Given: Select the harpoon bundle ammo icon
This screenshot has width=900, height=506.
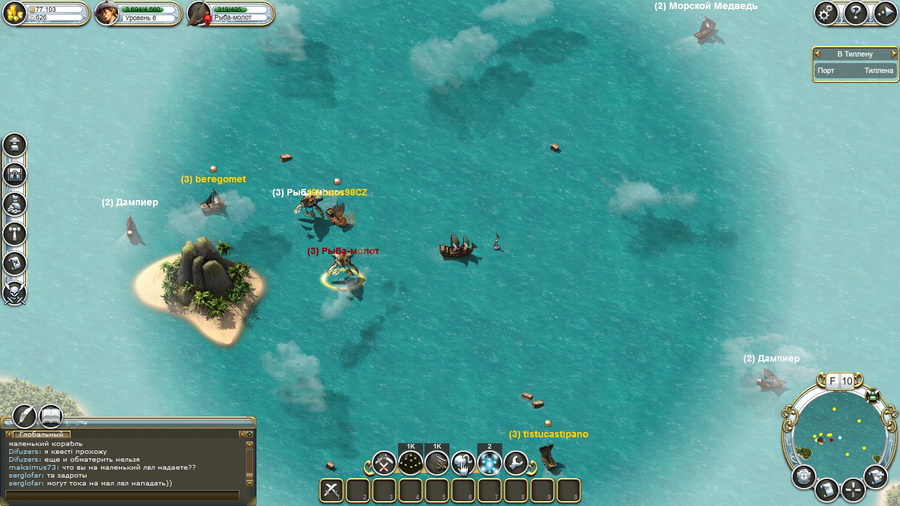Looking at the screenshot, I should (436, 462).
